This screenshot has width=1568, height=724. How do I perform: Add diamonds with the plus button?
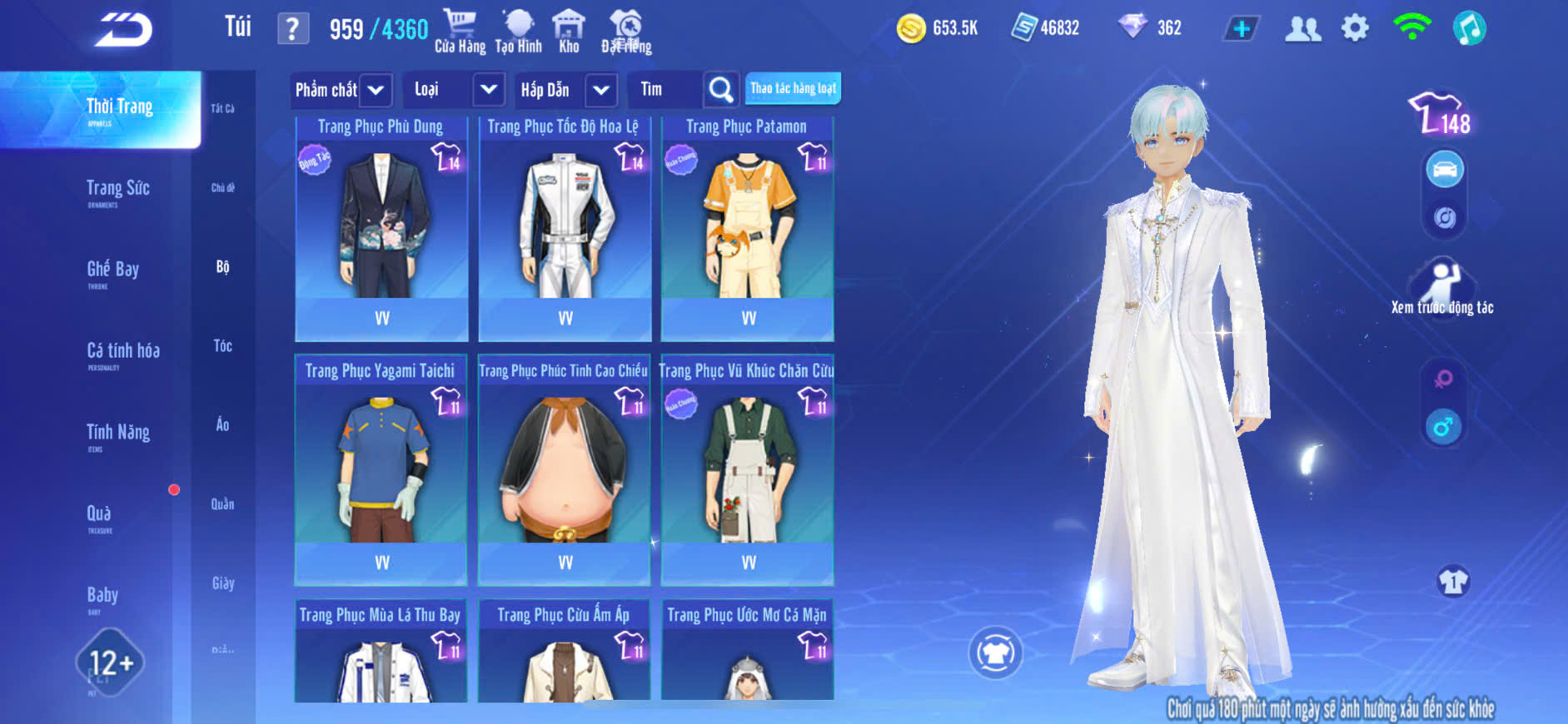(x=1241, y=28)
